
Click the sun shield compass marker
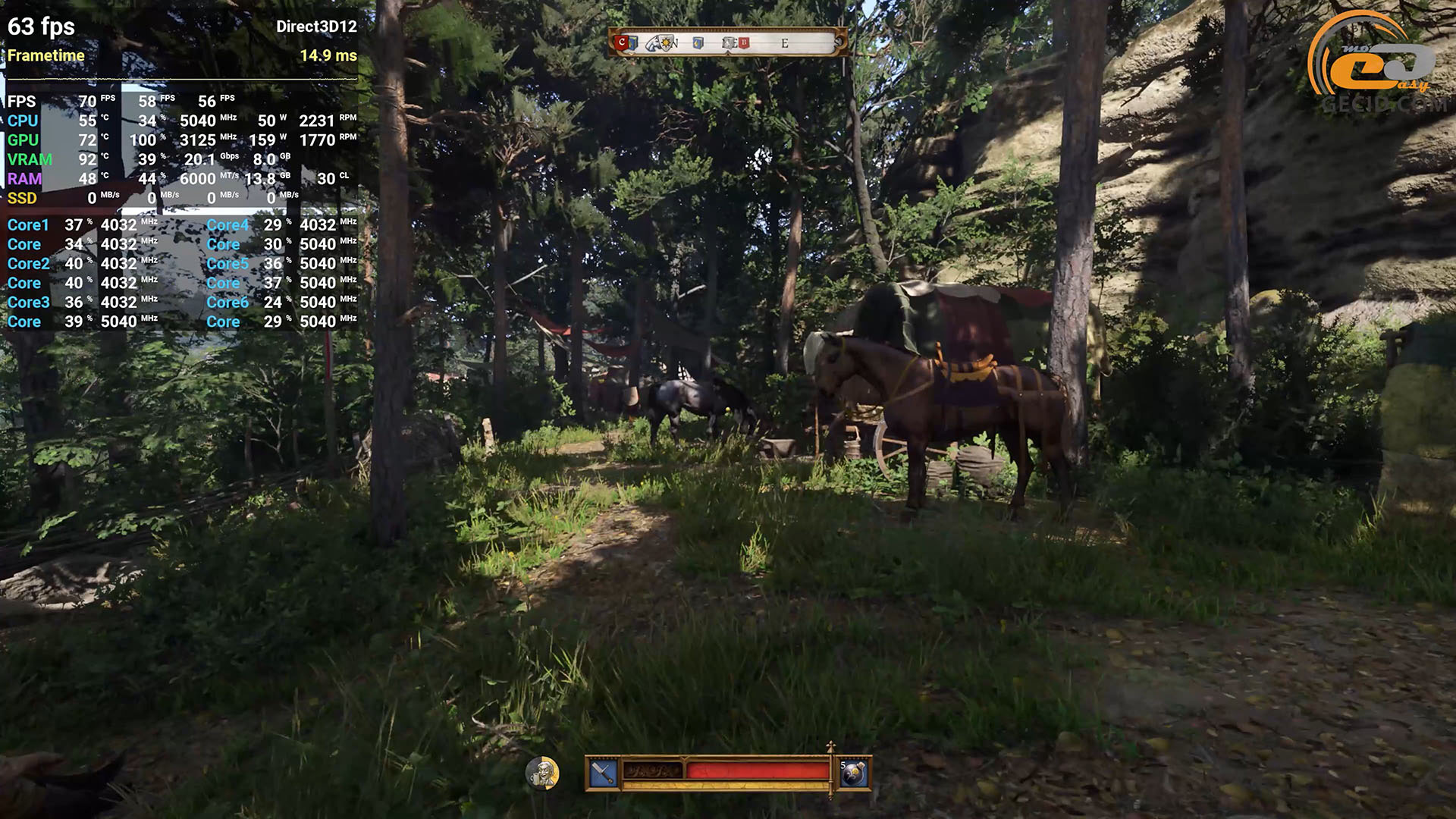(x=667, y=43)
